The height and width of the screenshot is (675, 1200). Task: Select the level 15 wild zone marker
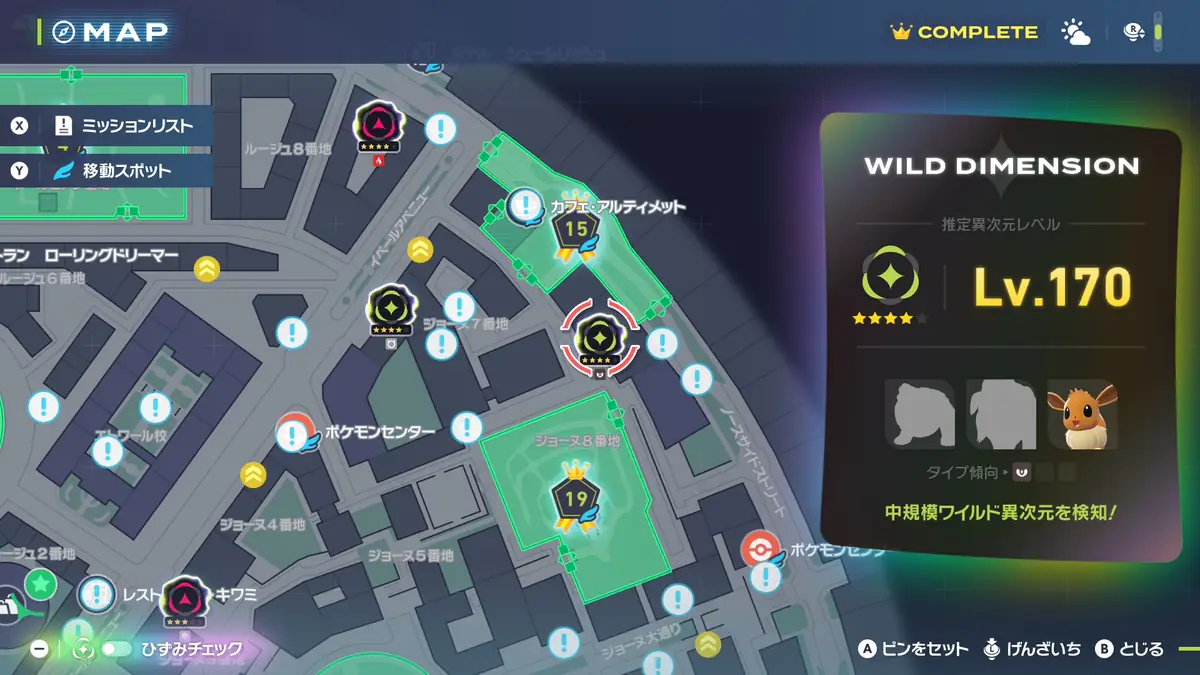[x=575, y=231]
